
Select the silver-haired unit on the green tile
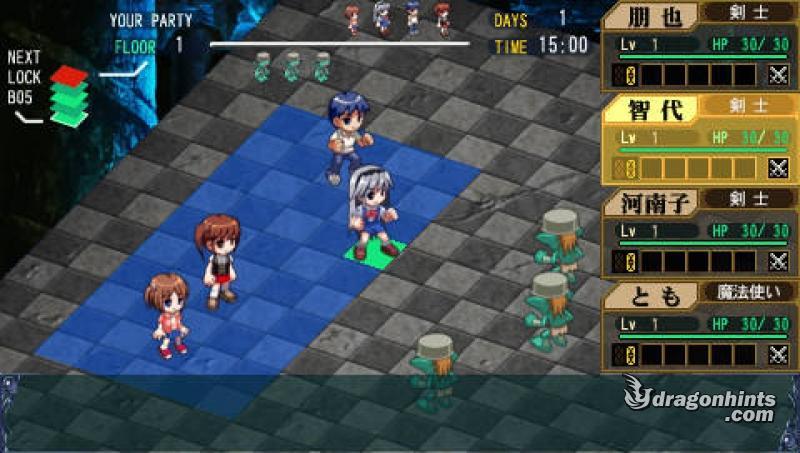point(372,213)
